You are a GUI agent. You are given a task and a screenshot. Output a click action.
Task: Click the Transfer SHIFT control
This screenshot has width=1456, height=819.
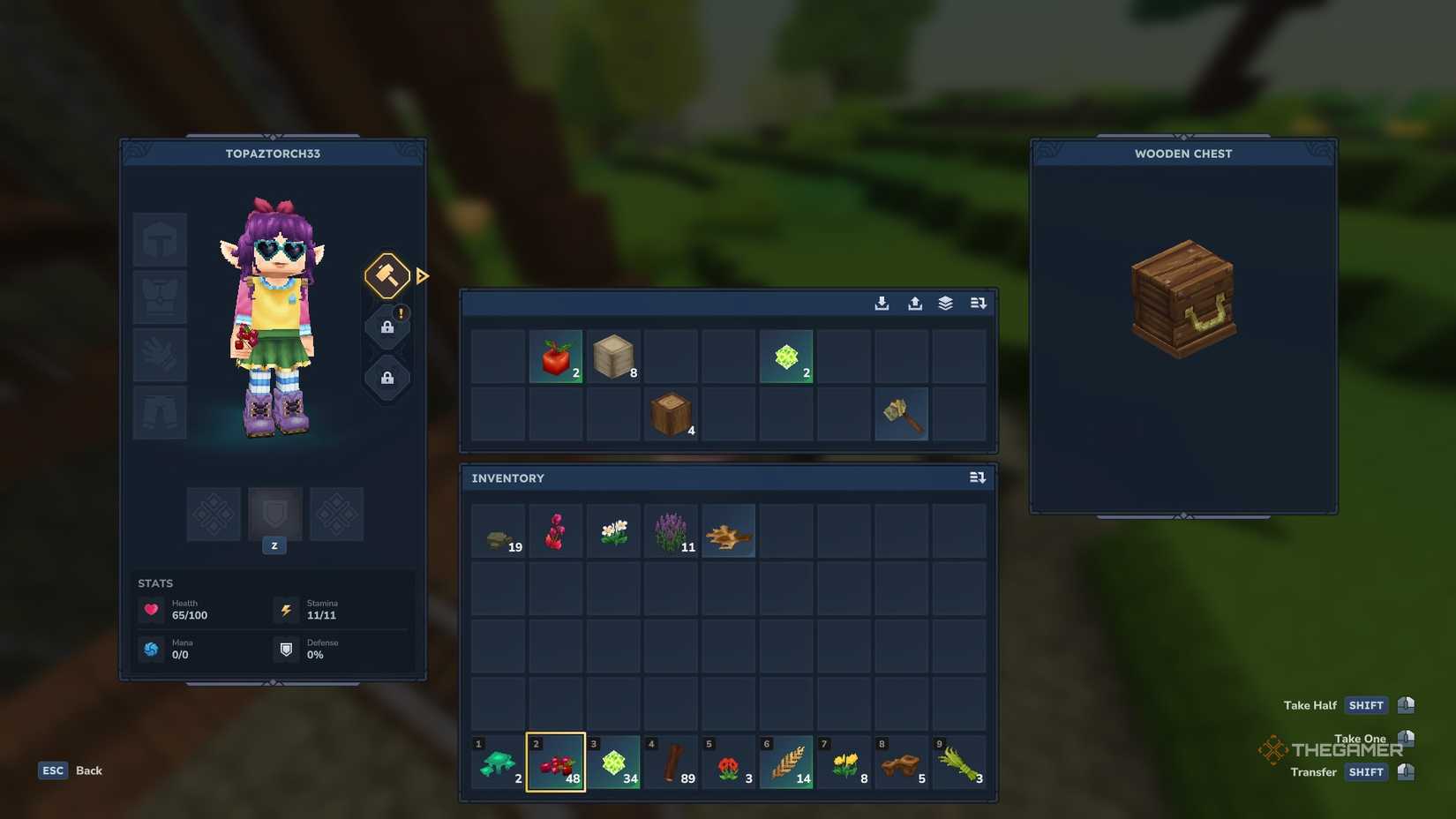point(1366,772)
